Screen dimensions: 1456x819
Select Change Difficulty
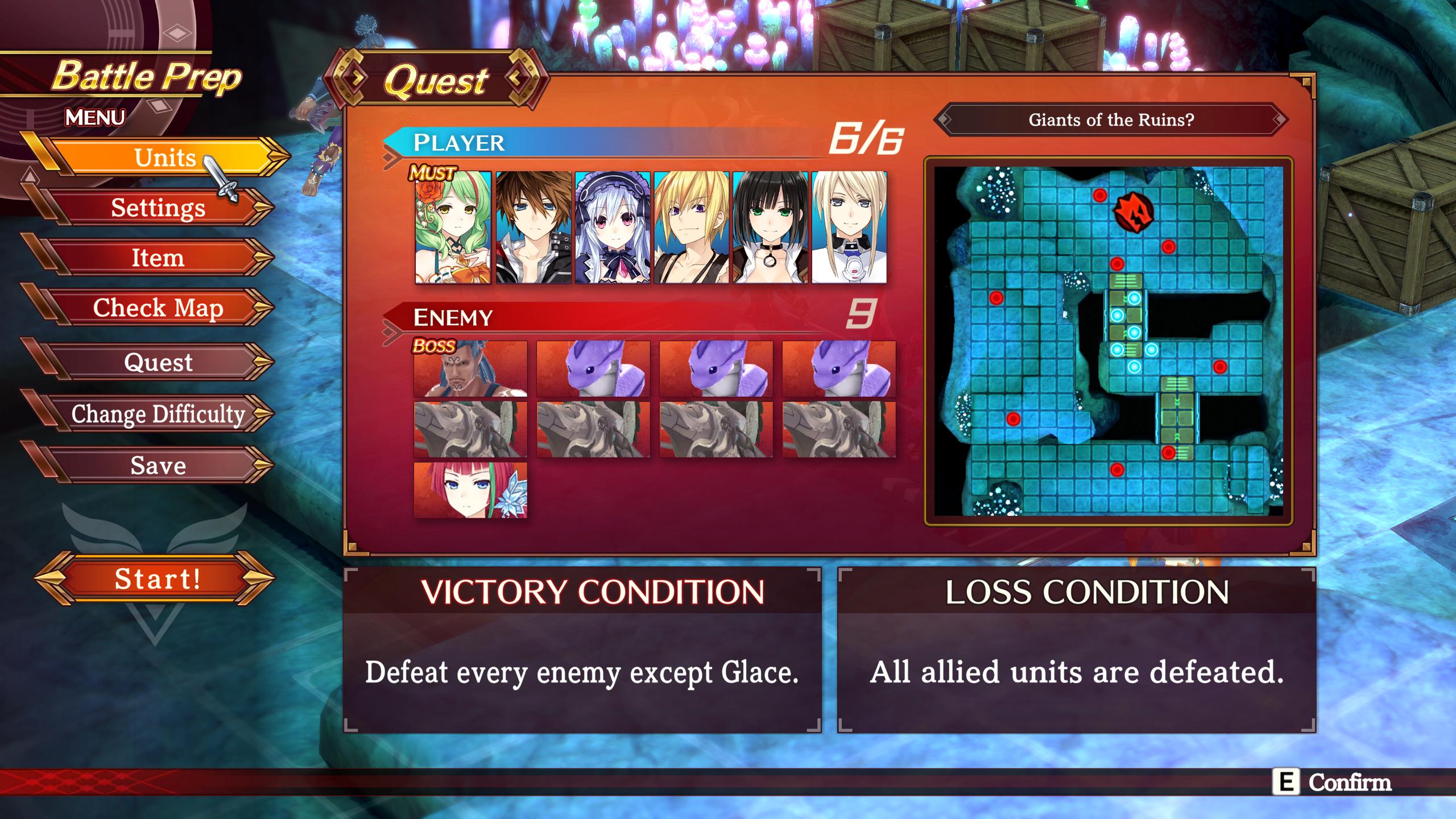[x=158, y=413]
